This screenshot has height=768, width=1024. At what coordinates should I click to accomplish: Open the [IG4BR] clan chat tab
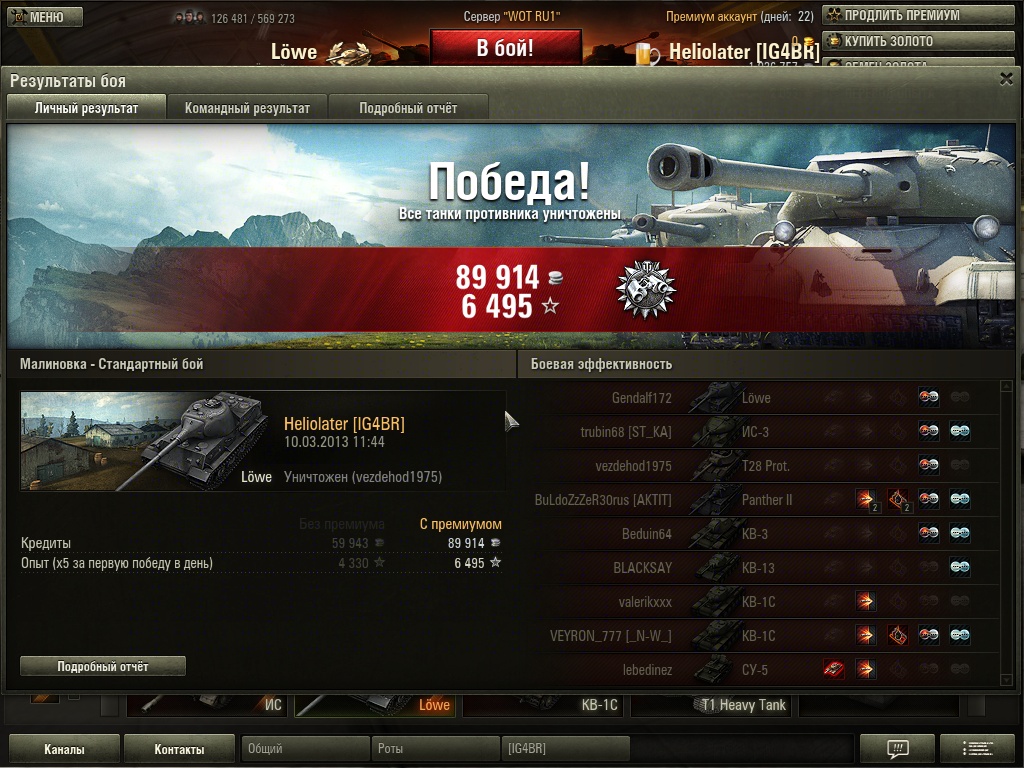point(565,749)
